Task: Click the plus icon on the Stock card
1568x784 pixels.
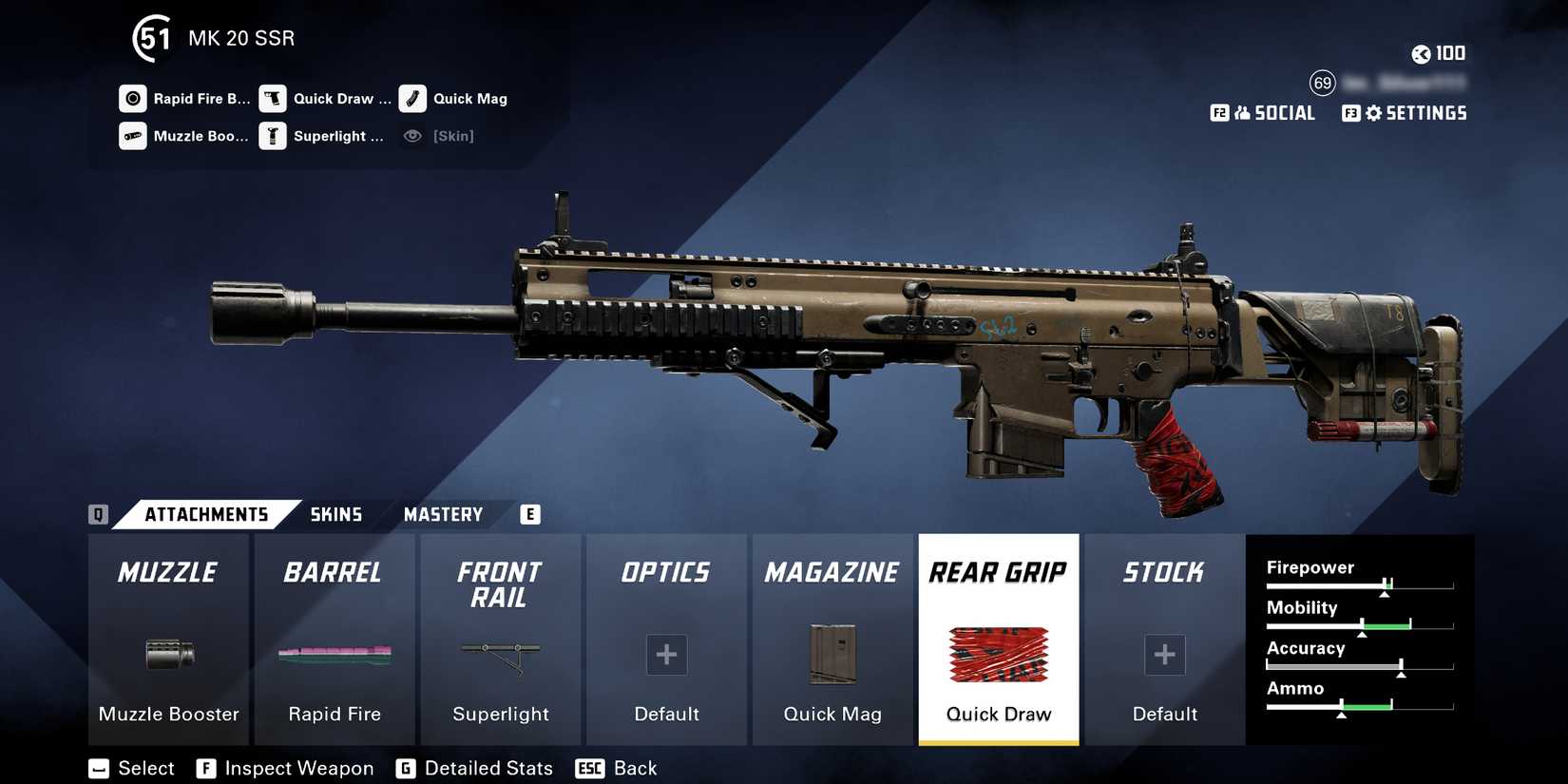Action: click(x=1163, y=655)
